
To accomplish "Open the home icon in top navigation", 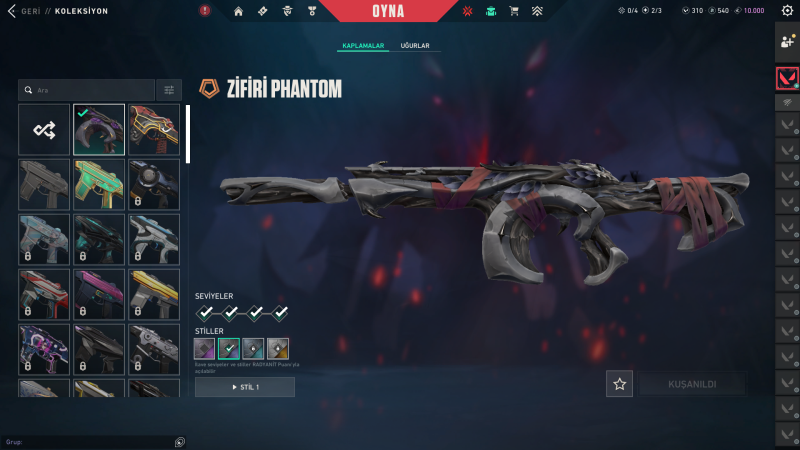I will [238, 11].
